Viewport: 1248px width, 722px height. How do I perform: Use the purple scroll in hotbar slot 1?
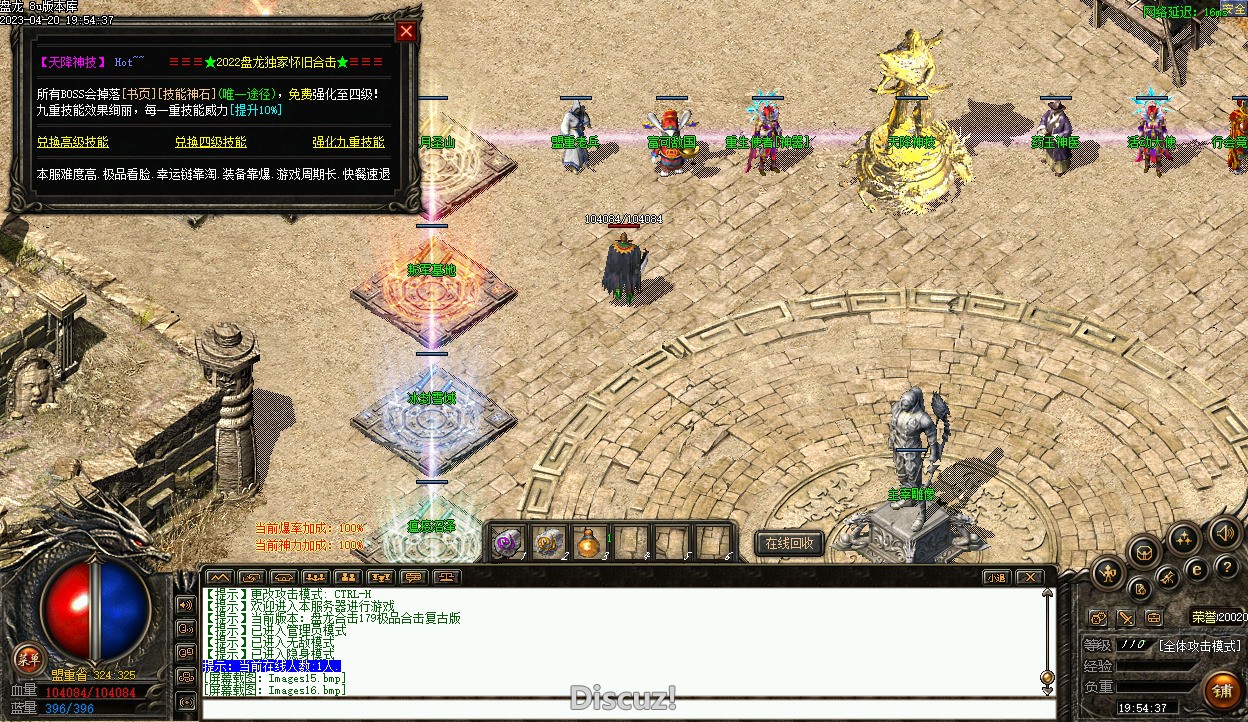(x=508, y=542)
